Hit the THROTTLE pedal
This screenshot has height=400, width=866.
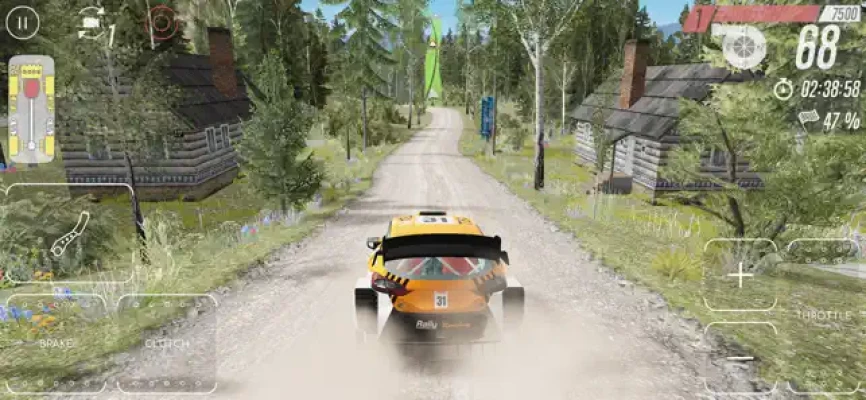click(x=824, y=315)
